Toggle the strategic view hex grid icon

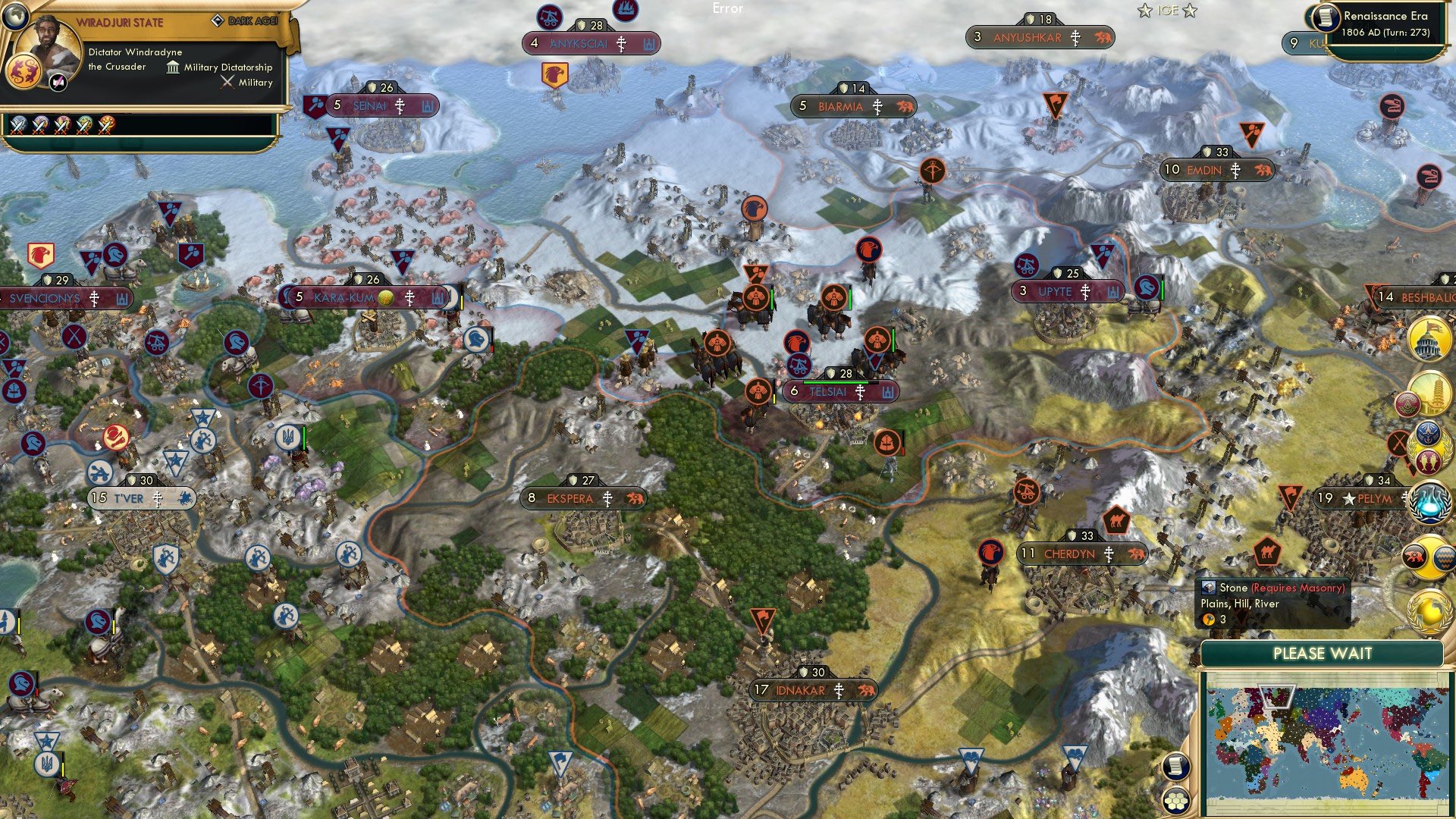[x=1176, y=802]
